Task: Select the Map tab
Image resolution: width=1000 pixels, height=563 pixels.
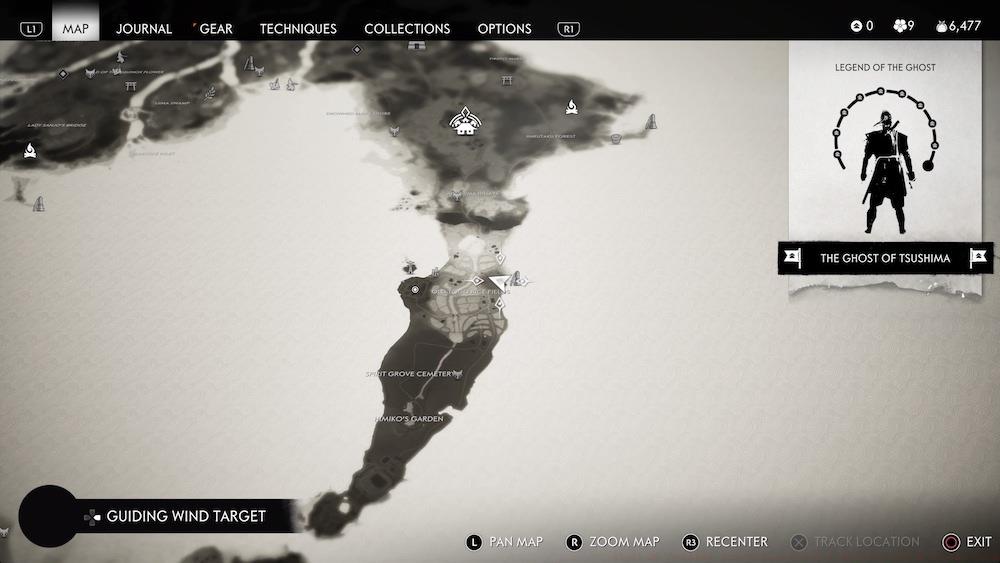Action: pos(75,28)
